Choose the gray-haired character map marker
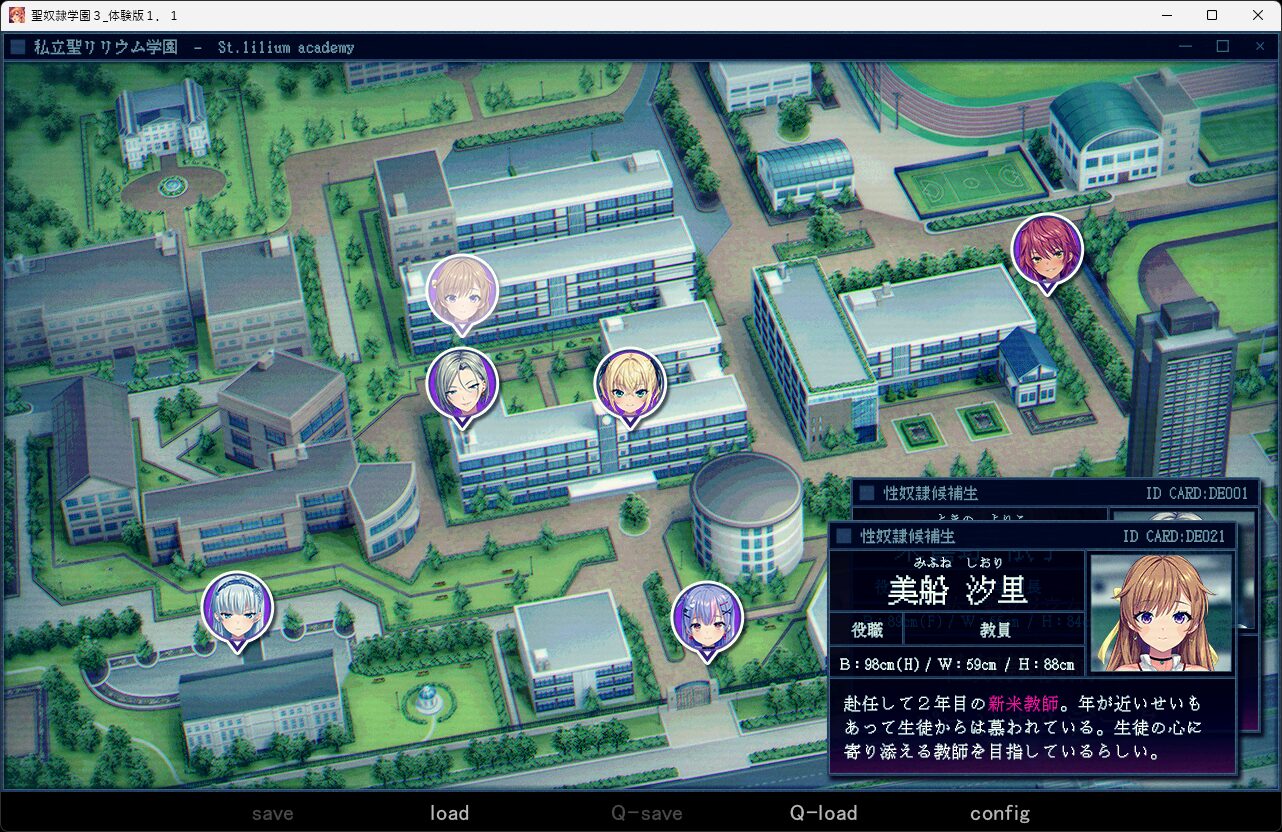This screenshot has height=832, width=1282. coord(462,383)
